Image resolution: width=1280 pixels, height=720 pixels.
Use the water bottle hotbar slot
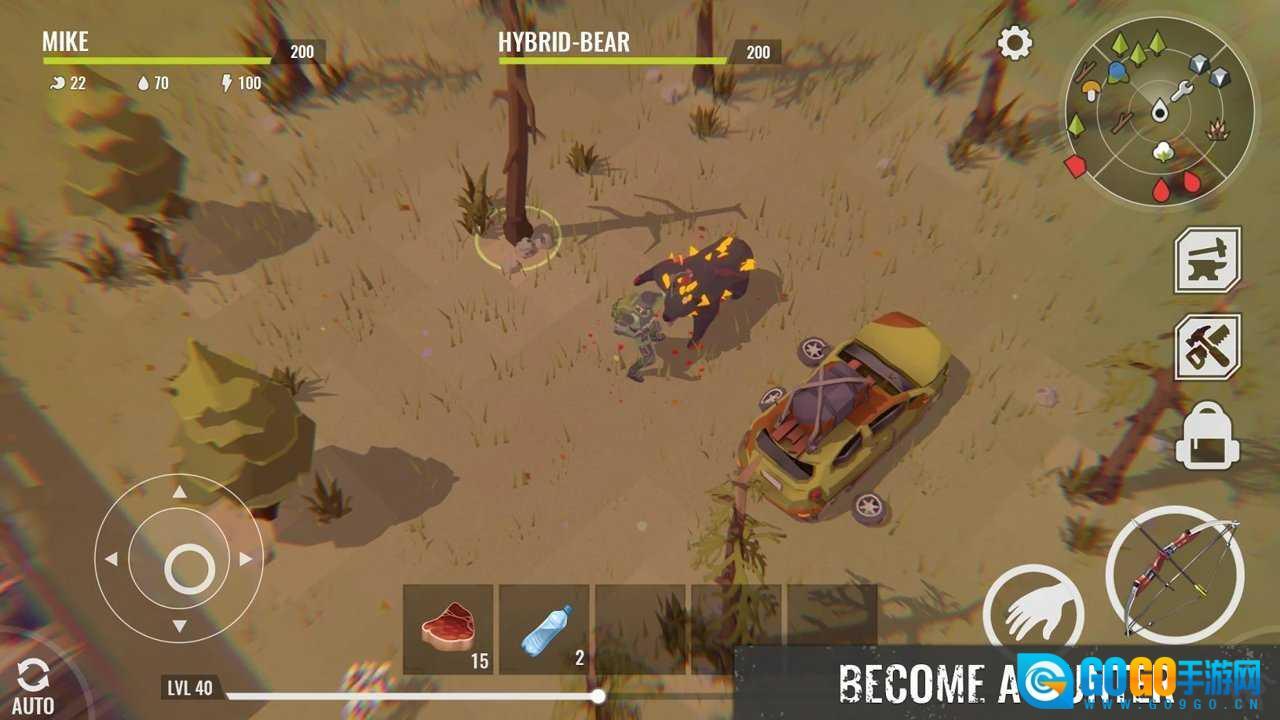pyautogui.click(x=544, y=628)
